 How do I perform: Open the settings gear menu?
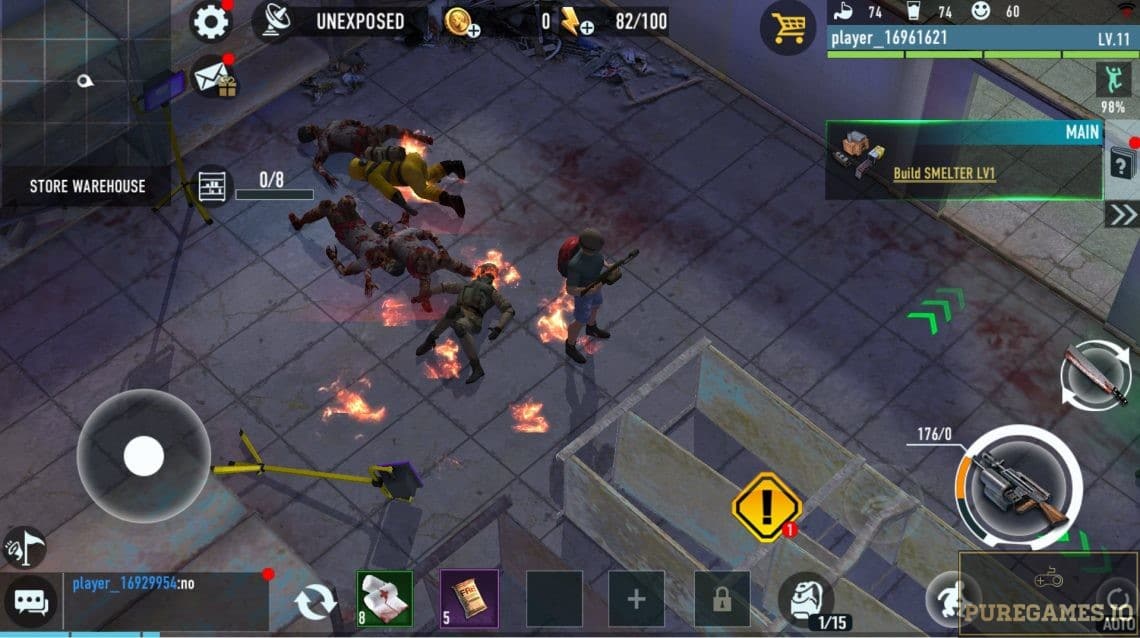(210, 21)
